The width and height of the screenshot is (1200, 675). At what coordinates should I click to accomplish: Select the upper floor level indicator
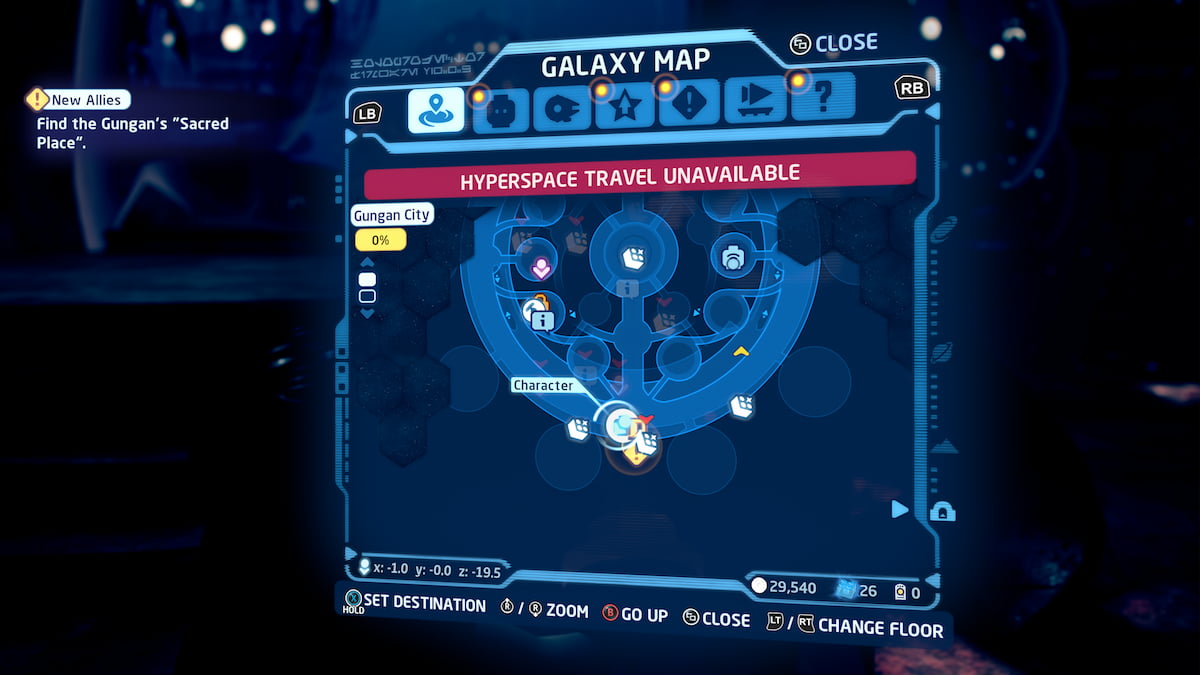coord(367,279)
